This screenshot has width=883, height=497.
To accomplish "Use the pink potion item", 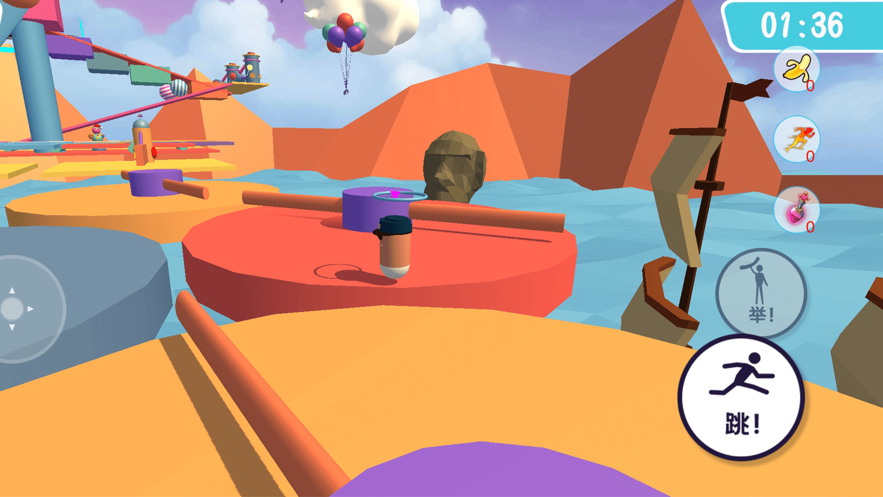I will [x=797, y=210].
